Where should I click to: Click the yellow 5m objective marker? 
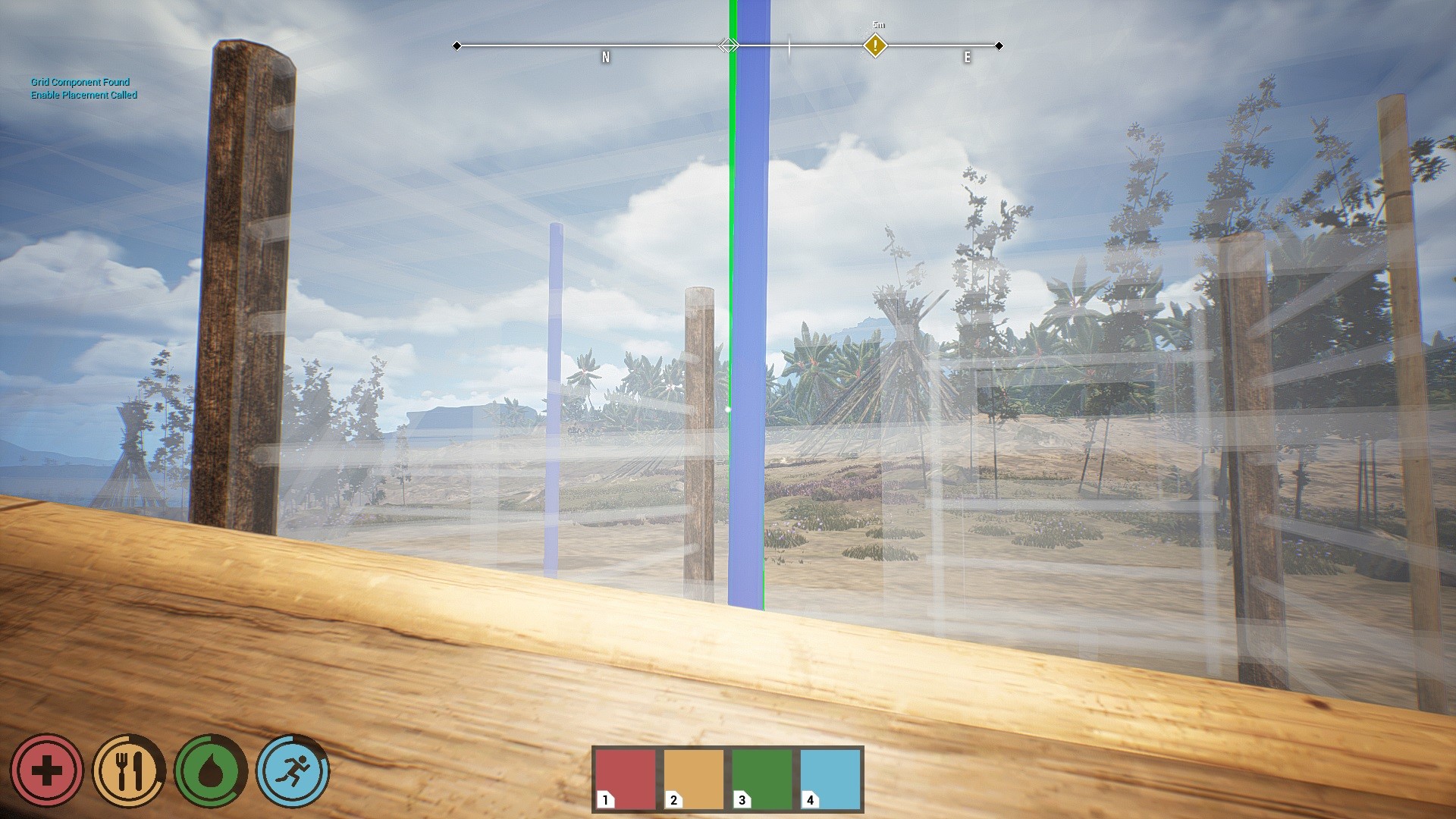tap(876, 45)
